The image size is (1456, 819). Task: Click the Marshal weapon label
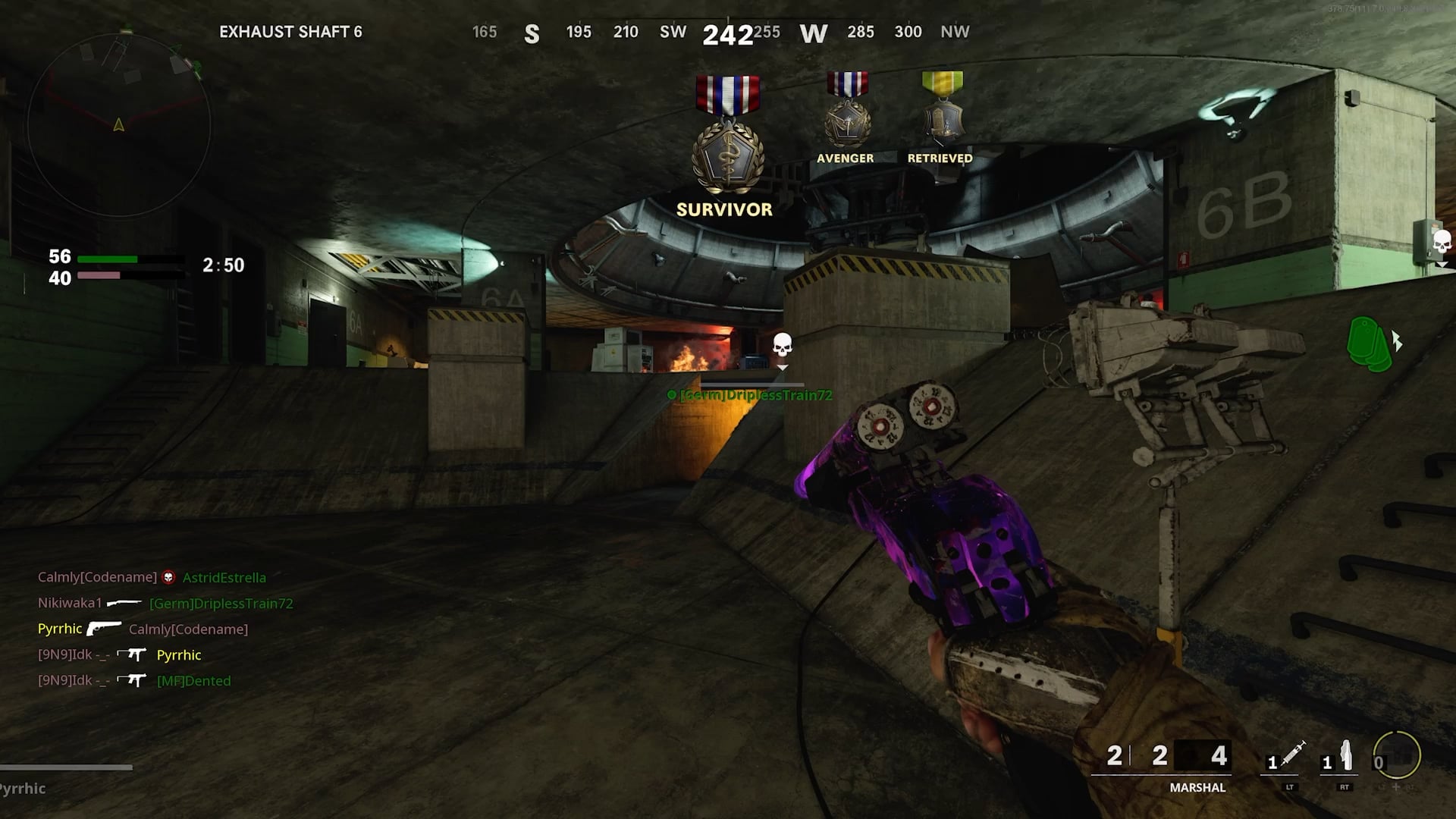tap(1197, 788)
